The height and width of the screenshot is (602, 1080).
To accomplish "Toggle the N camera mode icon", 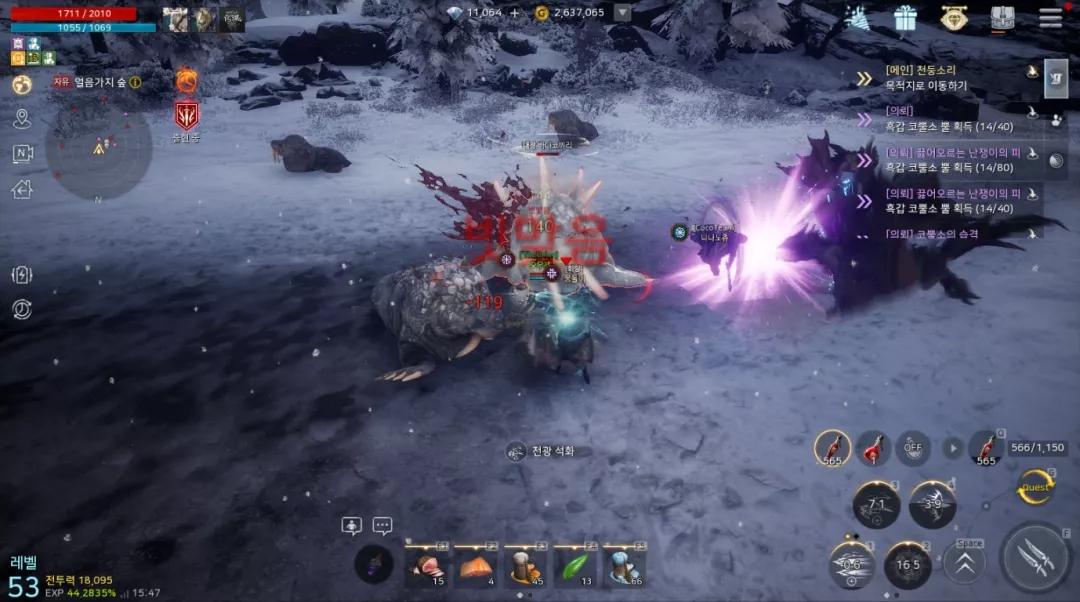I will [x=22, y=153].
